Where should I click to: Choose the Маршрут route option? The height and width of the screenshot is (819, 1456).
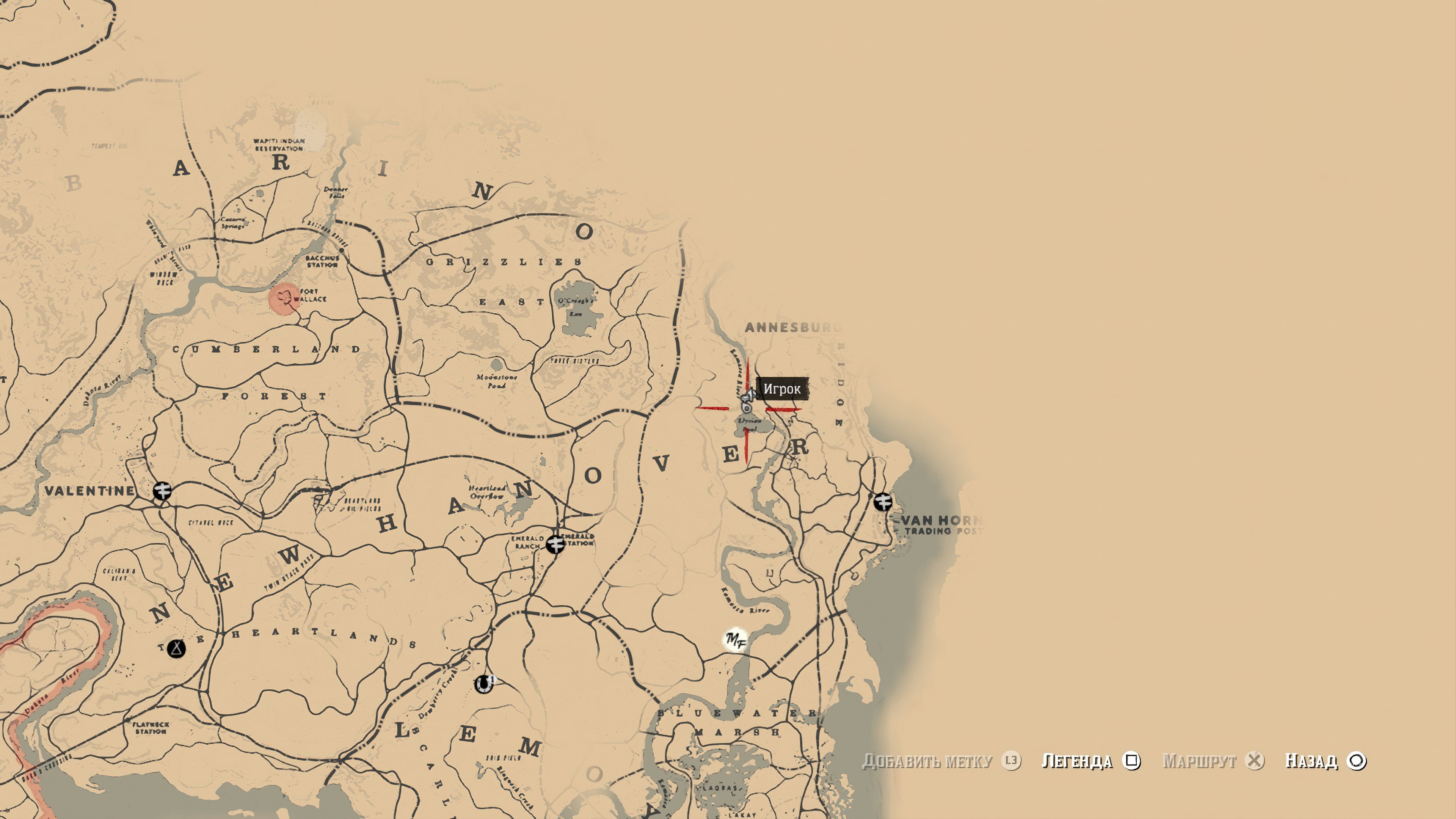tap(1213, 761)
